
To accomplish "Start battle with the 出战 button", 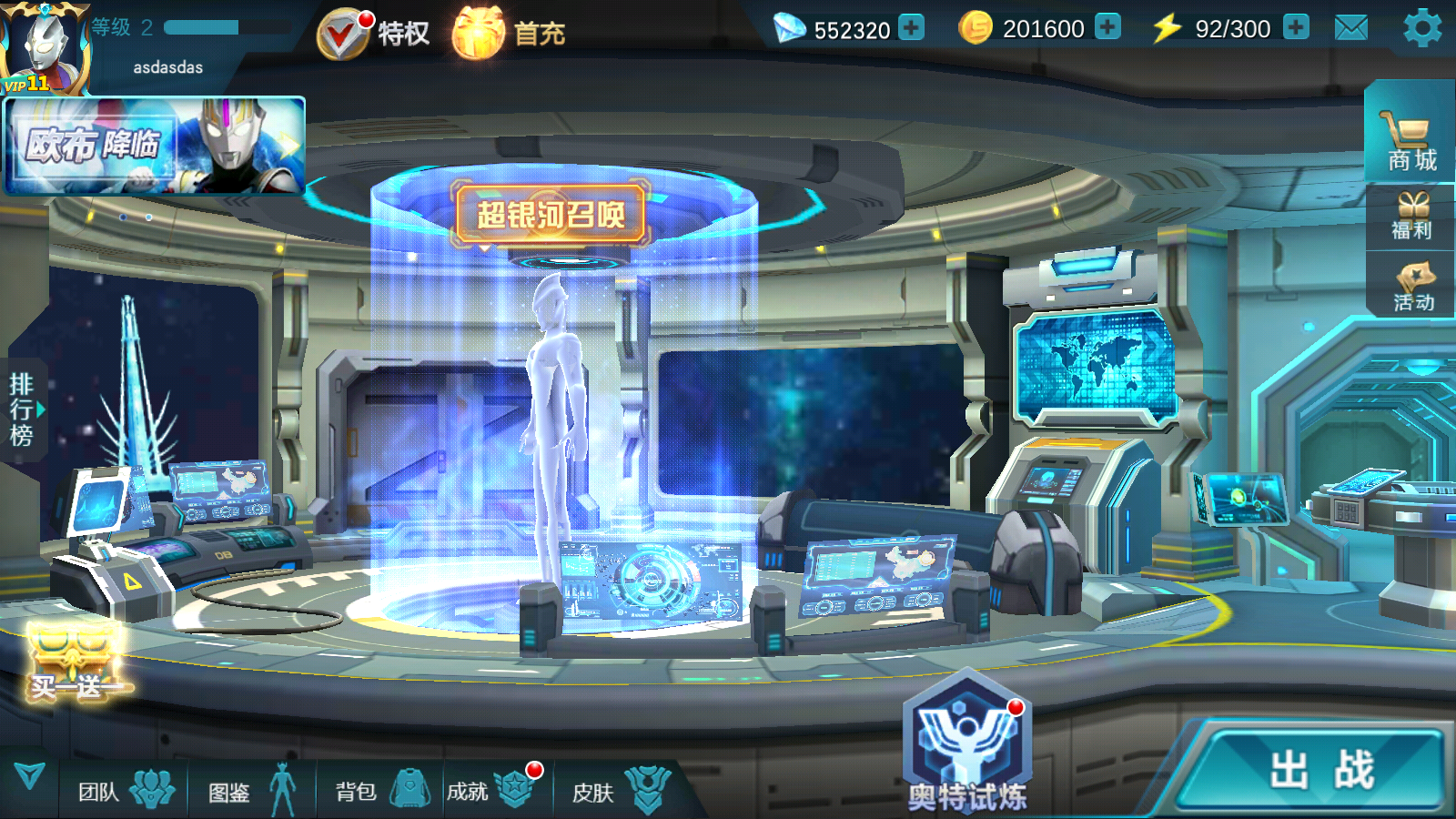I will [1319, 770].
